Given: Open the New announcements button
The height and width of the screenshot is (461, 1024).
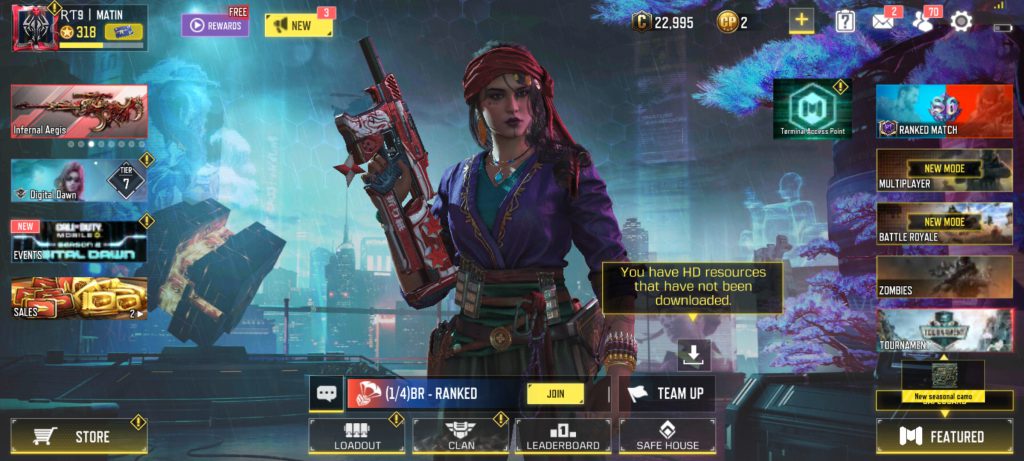Looking at the screenshot, I should 298,25.
